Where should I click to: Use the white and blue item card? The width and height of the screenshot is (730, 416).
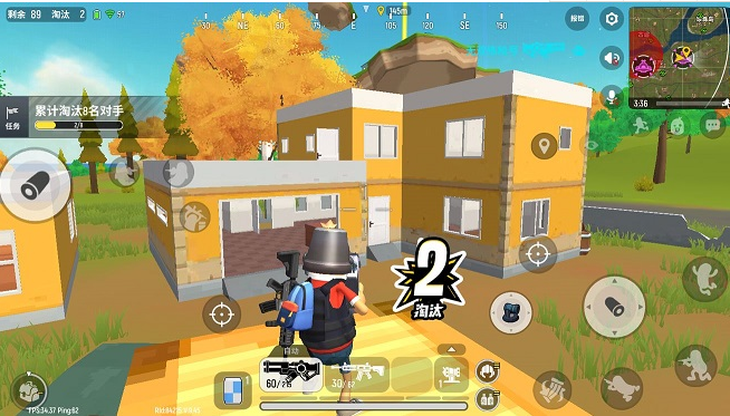click(x=232, y=389)
